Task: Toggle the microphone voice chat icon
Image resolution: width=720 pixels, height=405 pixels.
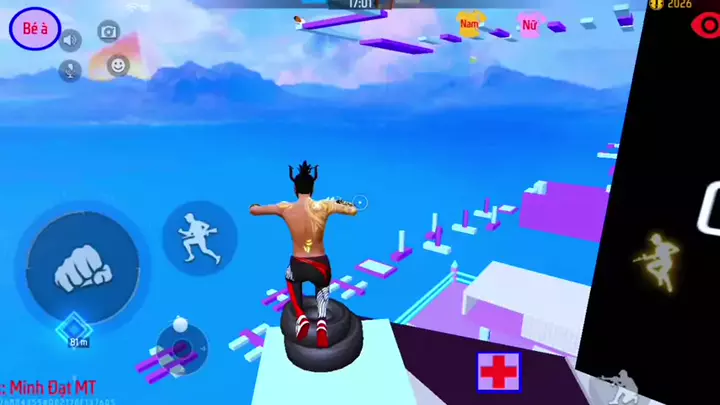Action: coord(70,70)
